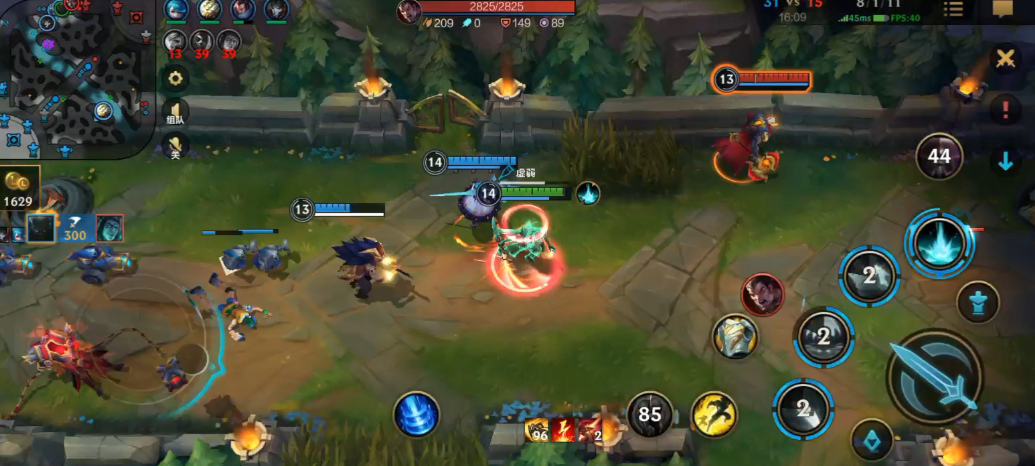
Task: Open the gear settings button
Action: pyautogui.click(x=176, y=78)
